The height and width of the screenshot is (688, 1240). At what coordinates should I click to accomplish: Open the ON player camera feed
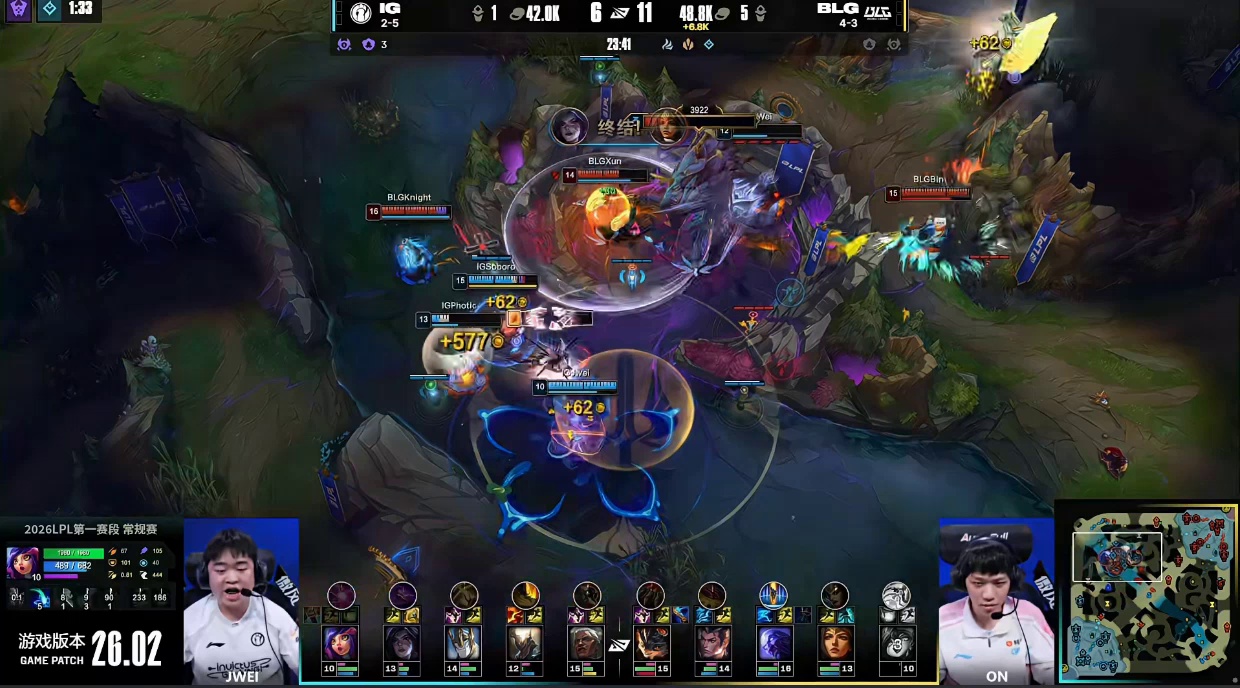pos(996,598)
